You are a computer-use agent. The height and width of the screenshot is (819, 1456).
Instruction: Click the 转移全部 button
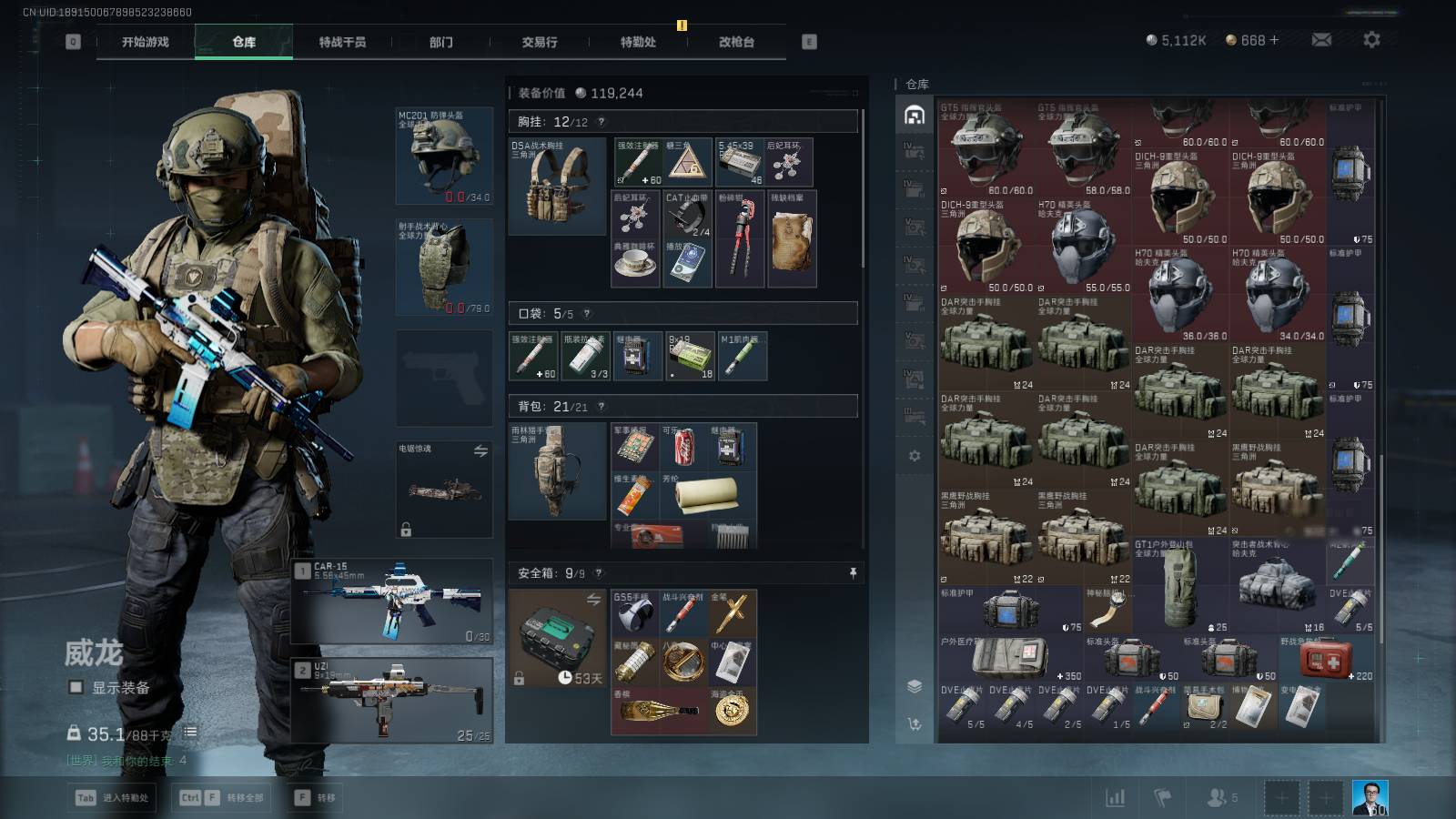tap(224, 798)
